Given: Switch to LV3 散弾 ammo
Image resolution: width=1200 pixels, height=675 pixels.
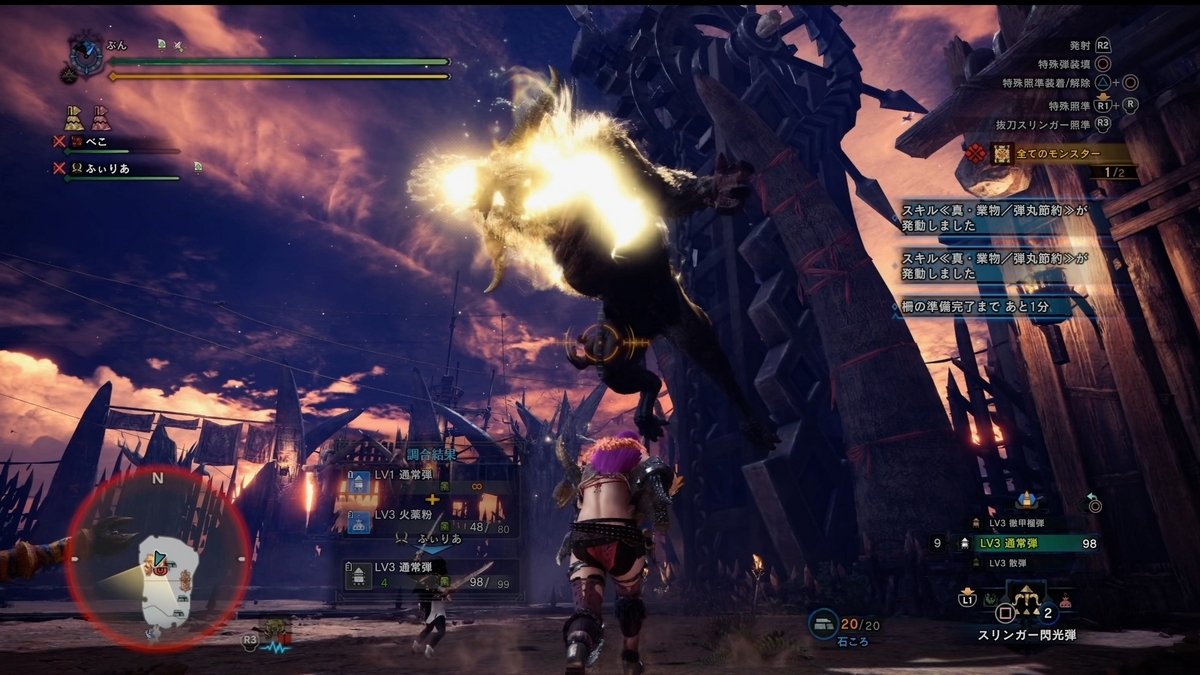Looking at the screenshot, I should [1010, 563].
